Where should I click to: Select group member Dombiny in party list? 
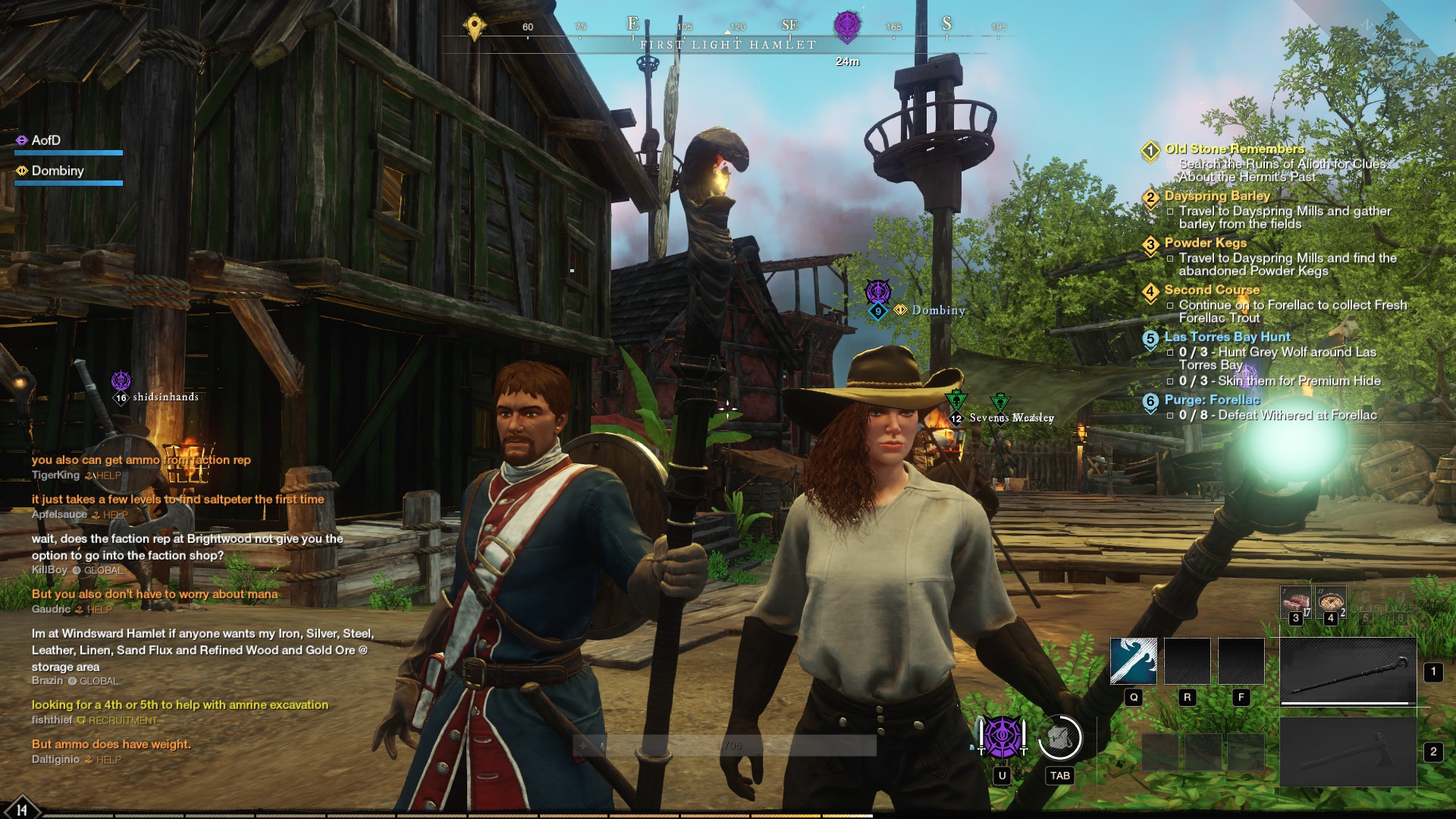coord(58,171)
